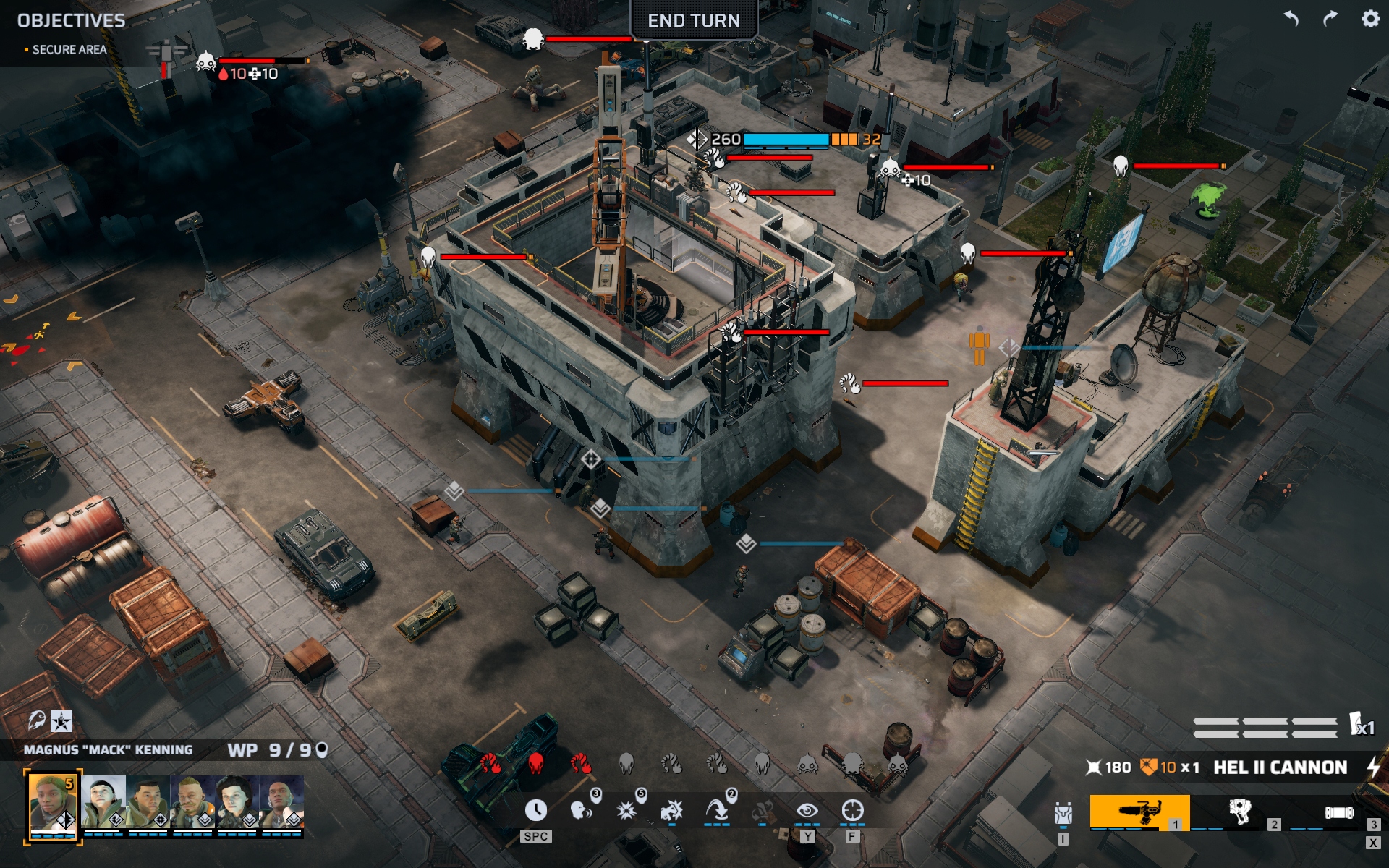Activate the clock end-turn ability icon
This screenshot has height=868, width=1389.
(x=535, y=811)
